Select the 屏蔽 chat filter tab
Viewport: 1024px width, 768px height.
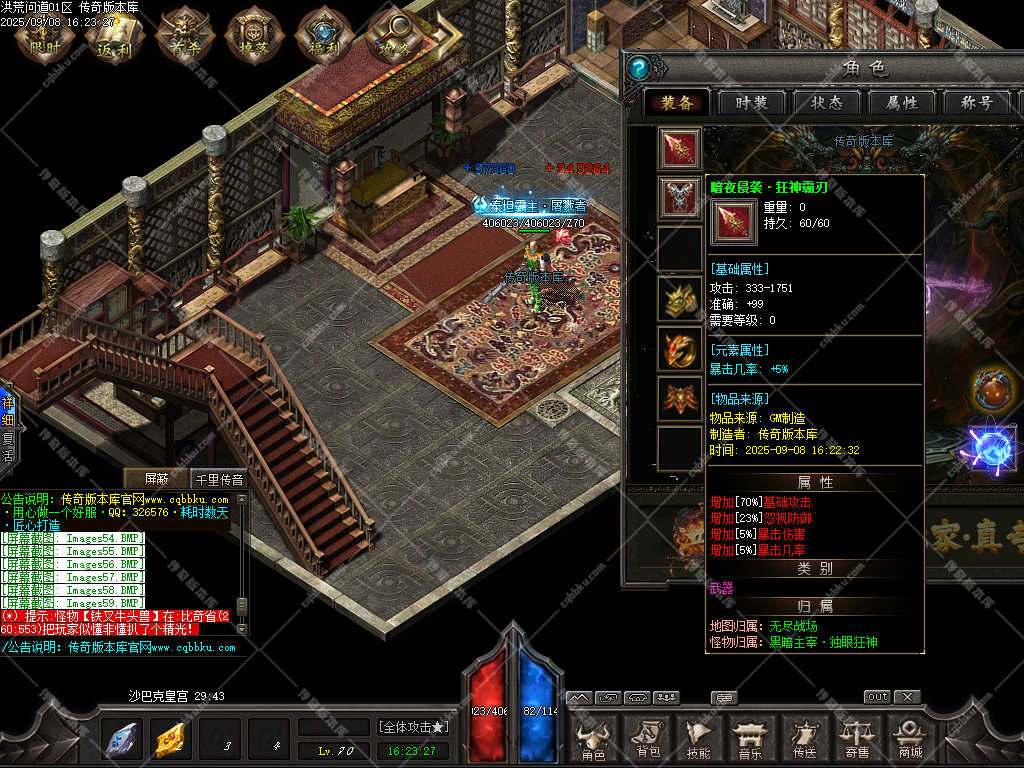158,479
